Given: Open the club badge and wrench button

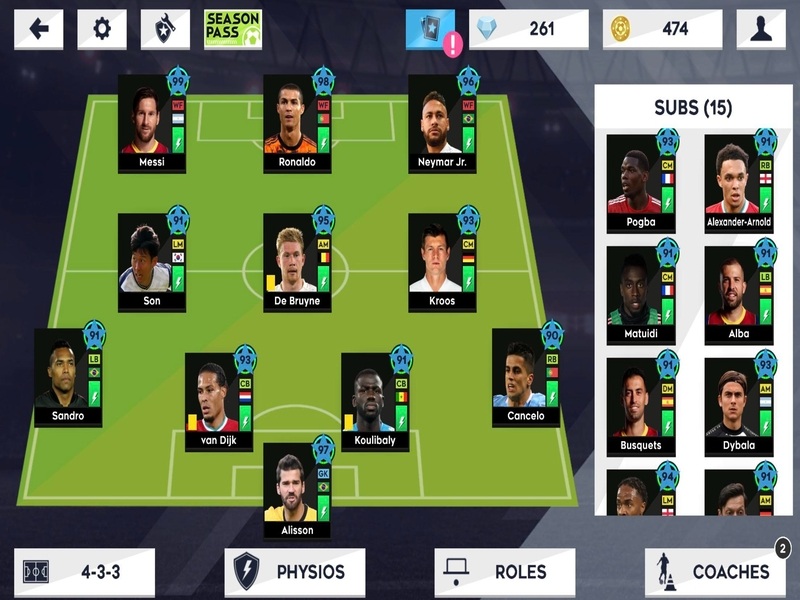Looking at the screenshot, I should coord(165,29).
